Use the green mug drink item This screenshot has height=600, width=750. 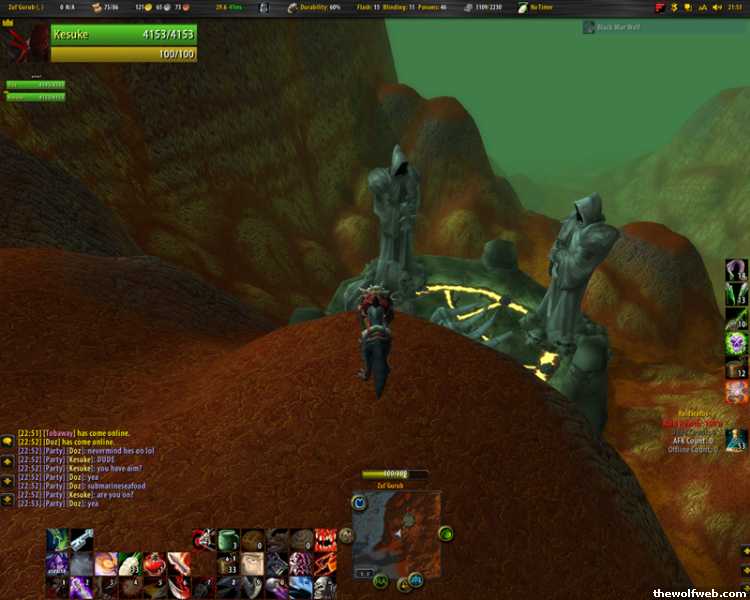pyautogui.click(x=229, y=540)
